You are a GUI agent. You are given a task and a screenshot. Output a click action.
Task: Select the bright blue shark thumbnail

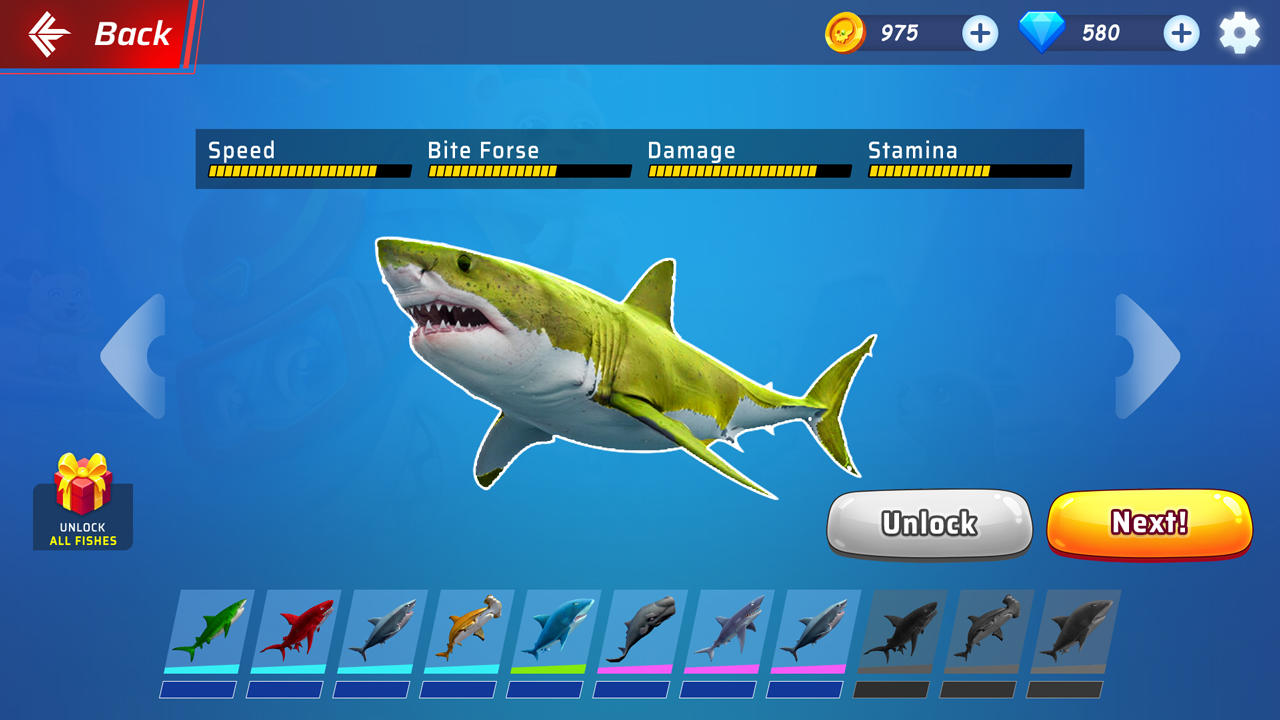tap(554, 630)
